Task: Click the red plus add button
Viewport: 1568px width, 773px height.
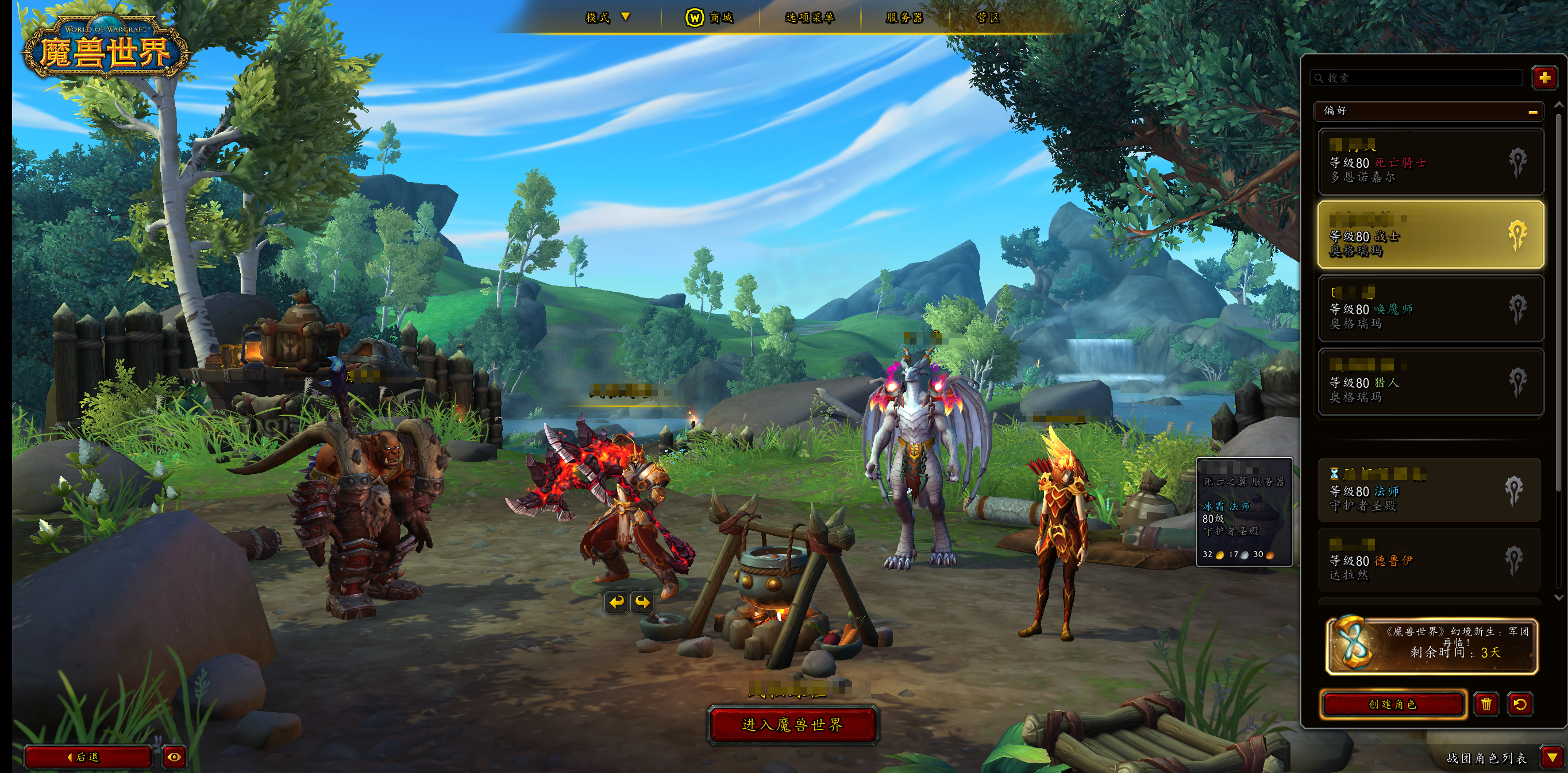Action: point(1544,78)
